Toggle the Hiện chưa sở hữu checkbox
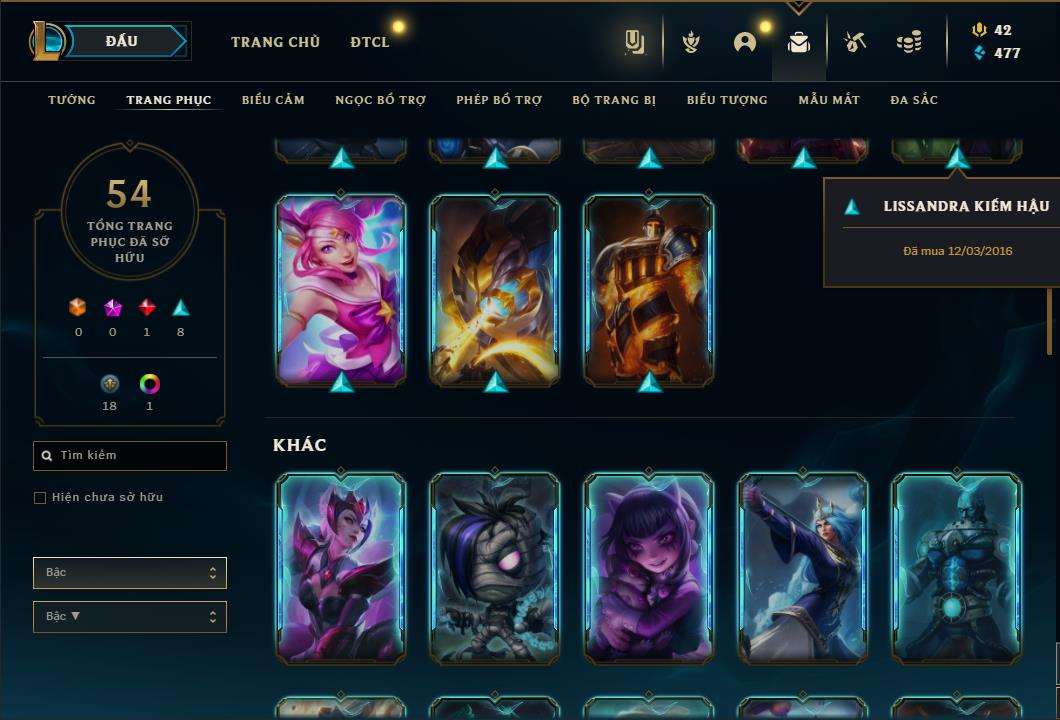1060x720 pixels. tap(40, 498)
